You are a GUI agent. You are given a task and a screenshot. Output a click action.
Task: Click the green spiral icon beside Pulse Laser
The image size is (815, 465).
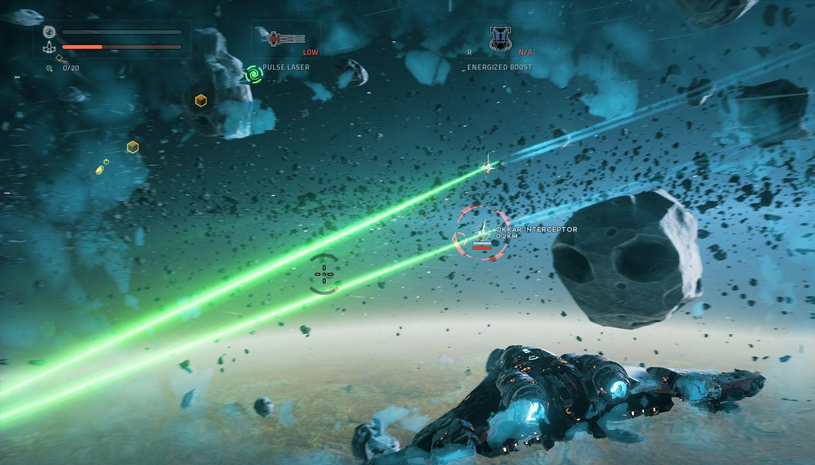pos(254,73)
